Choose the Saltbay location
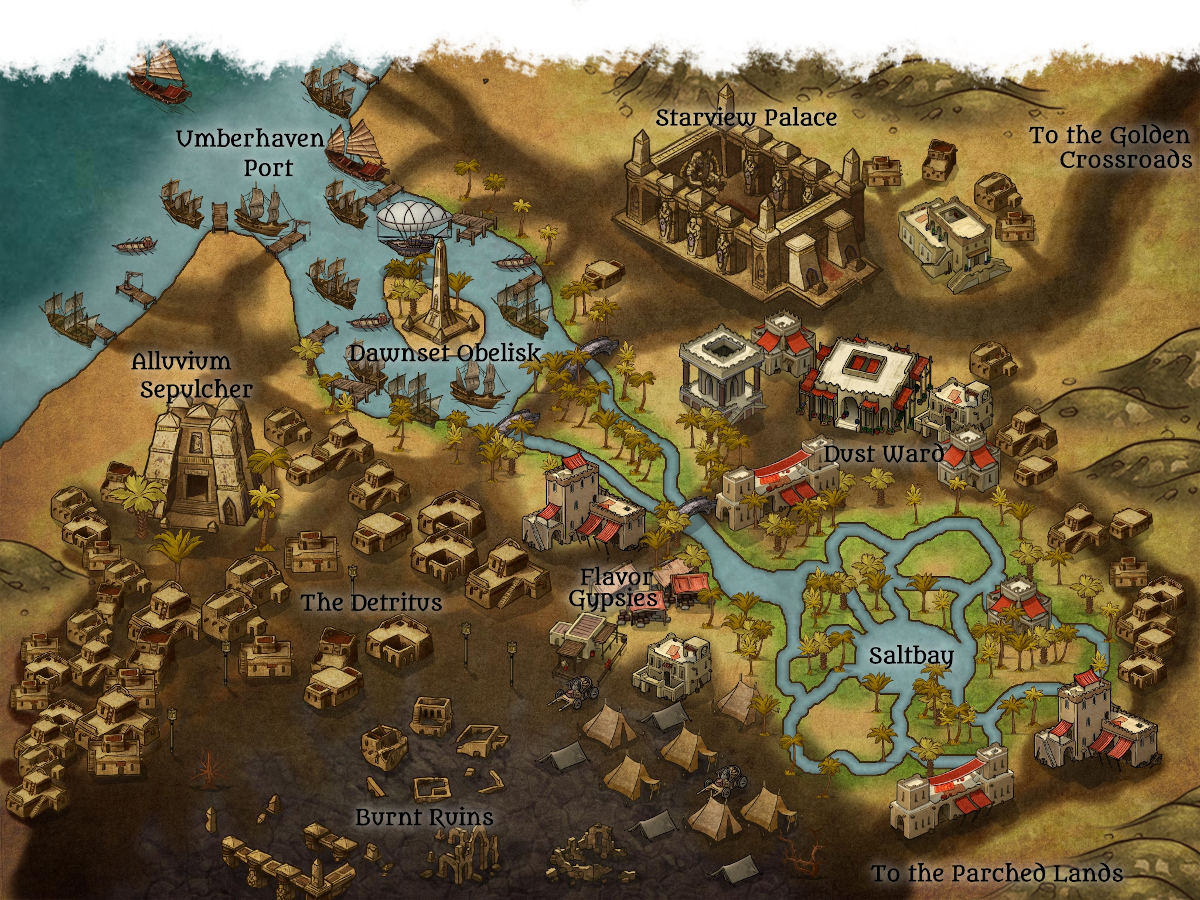1200x900 pixels. [909, 656]
